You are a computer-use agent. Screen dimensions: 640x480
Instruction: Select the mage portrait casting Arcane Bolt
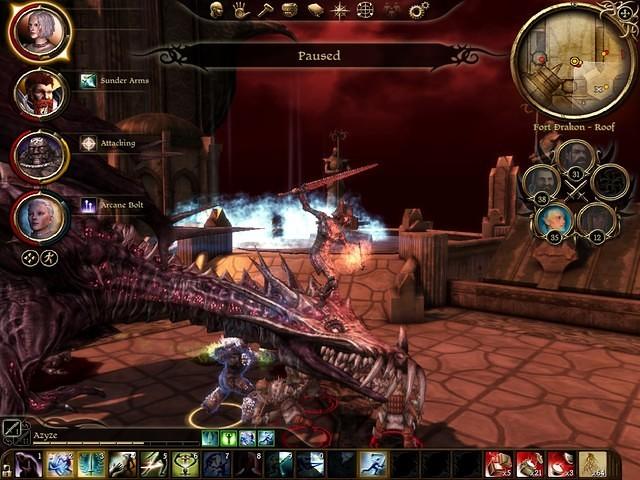pyautogui.click(x=40, y=217)
